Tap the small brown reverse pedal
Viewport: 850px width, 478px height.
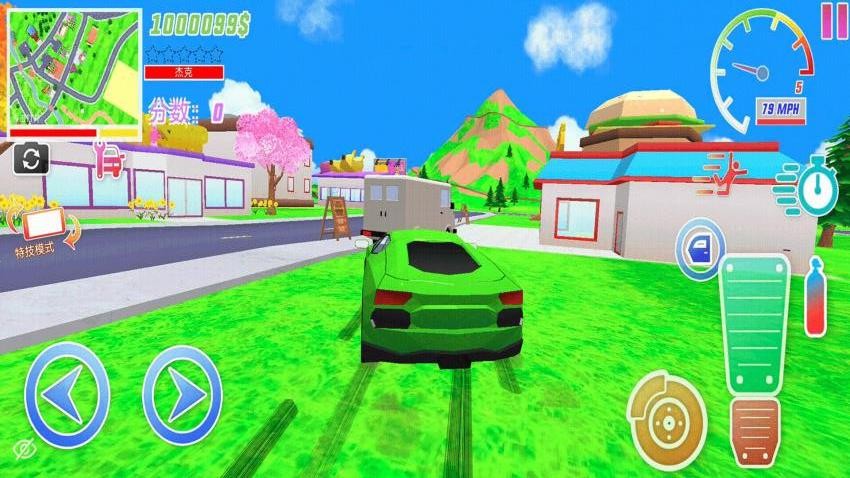pos(755,431)
